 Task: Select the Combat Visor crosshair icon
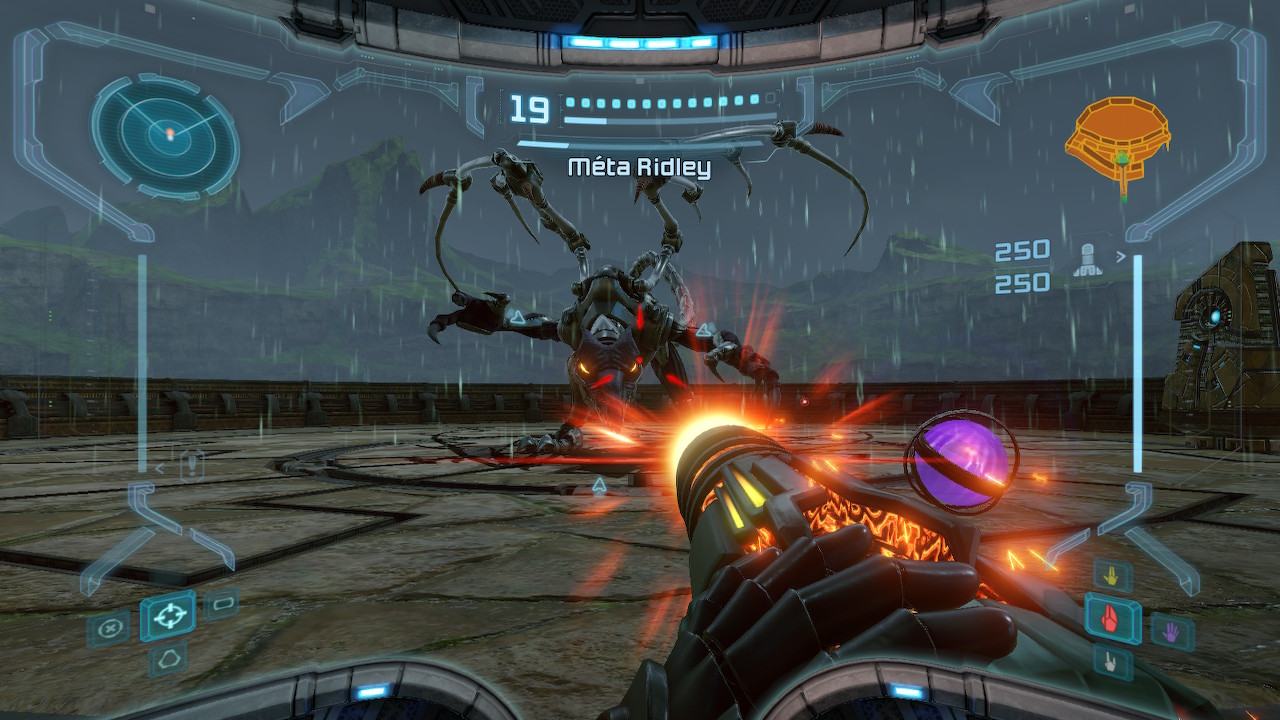coord(167,616)
